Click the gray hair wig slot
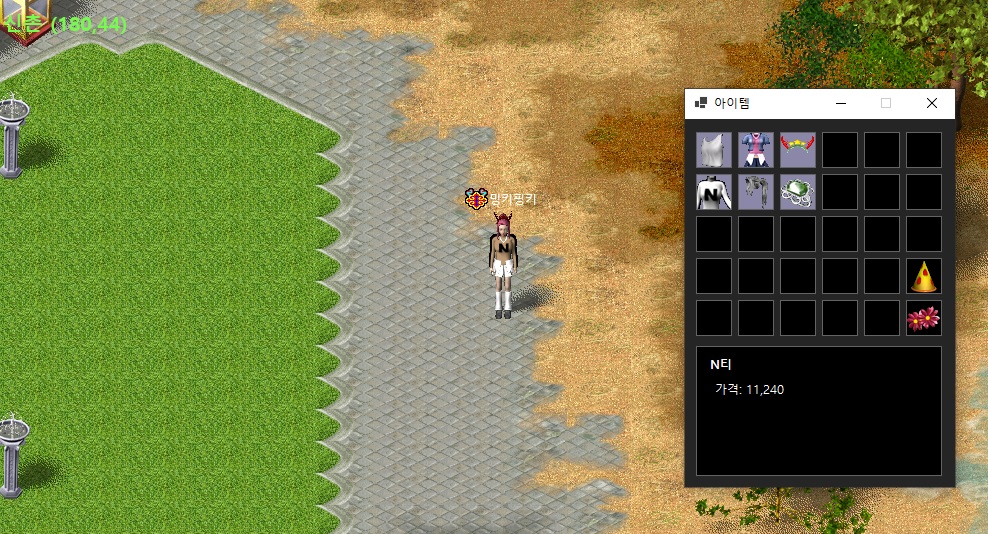Viewport: 988px width, 534px height. point(756,192)
